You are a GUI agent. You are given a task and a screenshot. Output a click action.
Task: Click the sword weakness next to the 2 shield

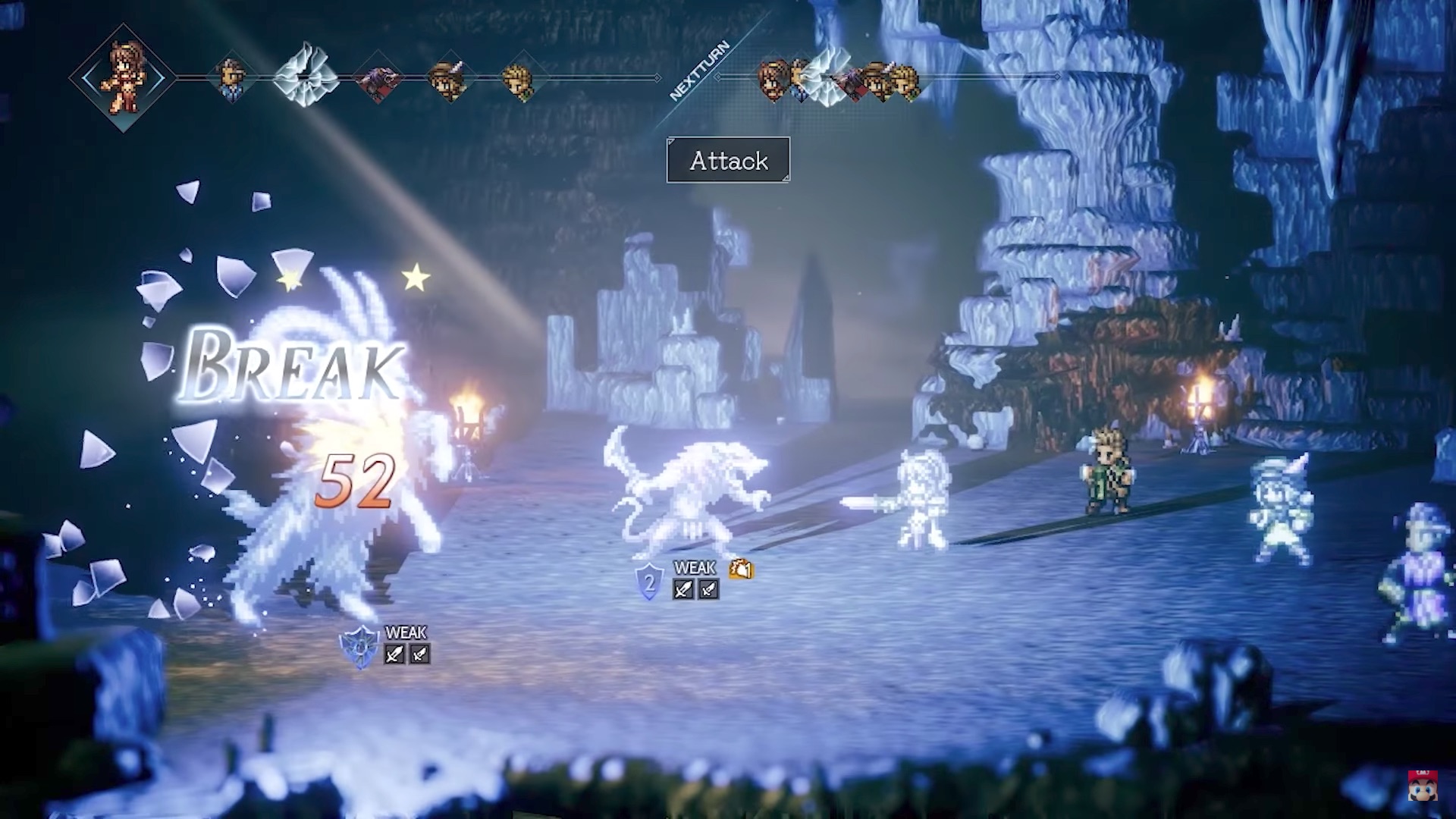point(683,589)
